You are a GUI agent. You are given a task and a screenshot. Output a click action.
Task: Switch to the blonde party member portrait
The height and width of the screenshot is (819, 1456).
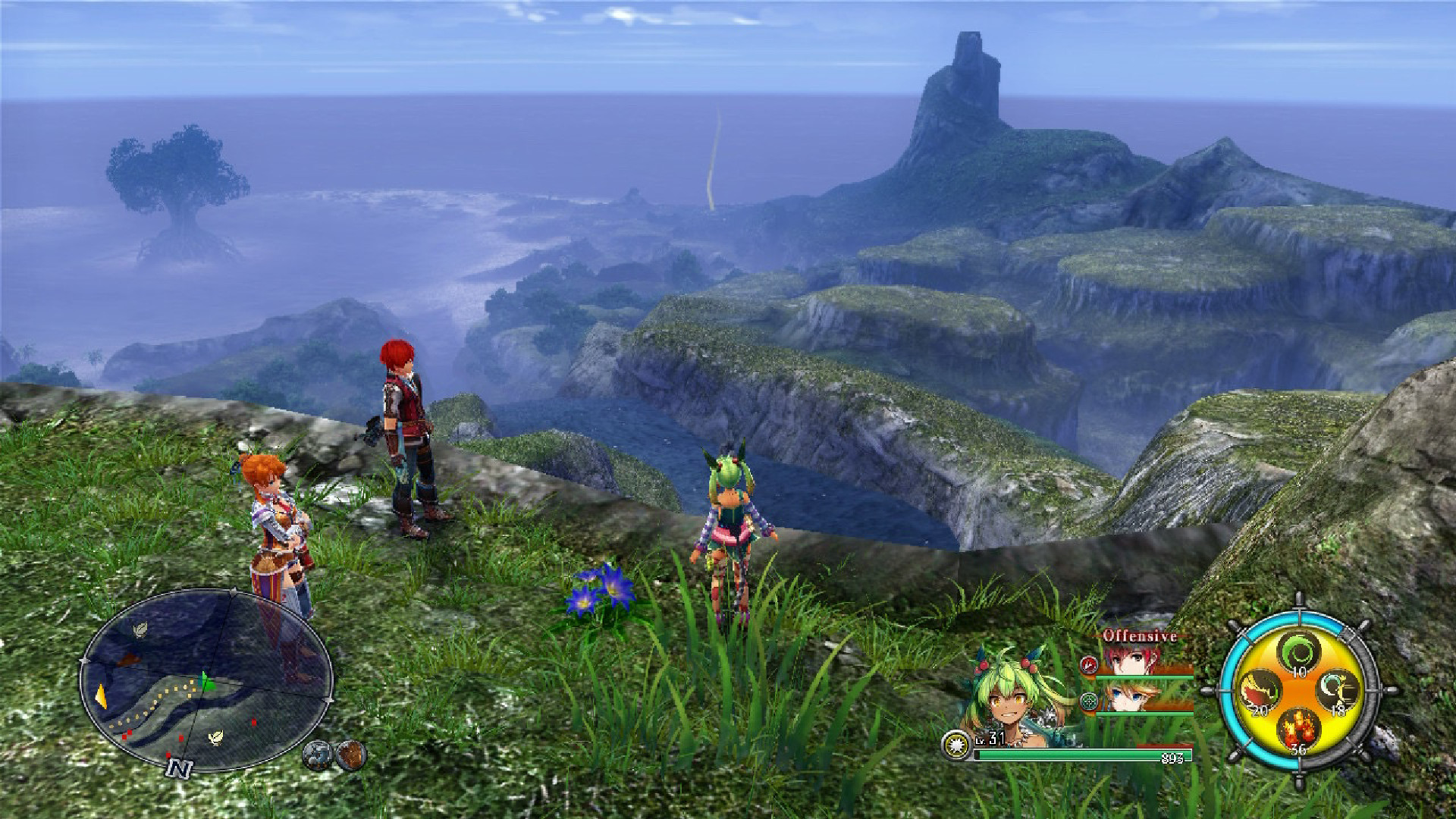pyautogui.click(x=1130, y=696)
